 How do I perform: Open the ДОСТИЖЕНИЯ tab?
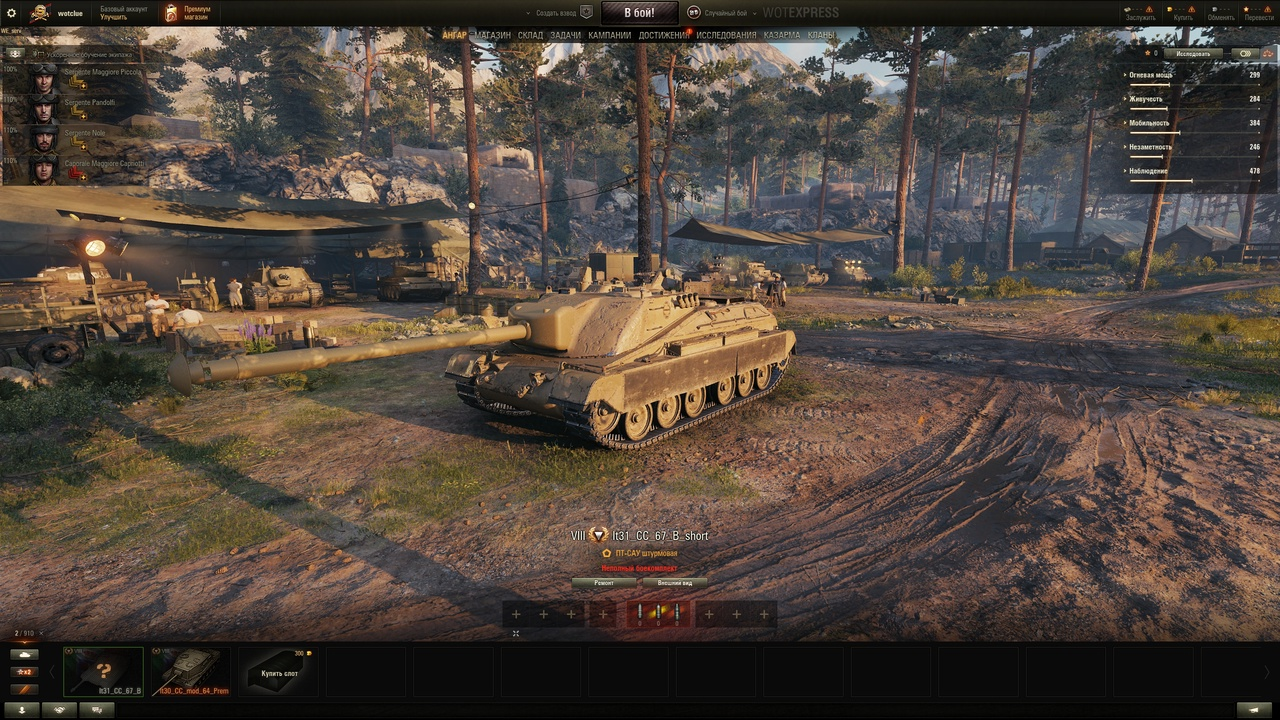pos(663,35)
